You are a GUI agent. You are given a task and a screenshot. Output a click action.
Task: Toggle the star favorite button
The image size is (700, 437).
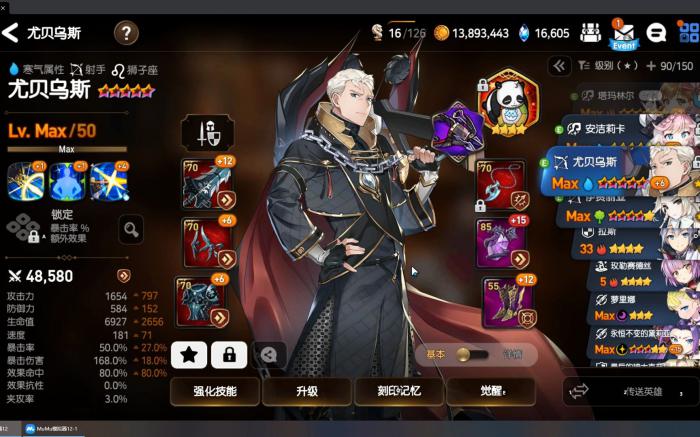(x=189, y=354)
